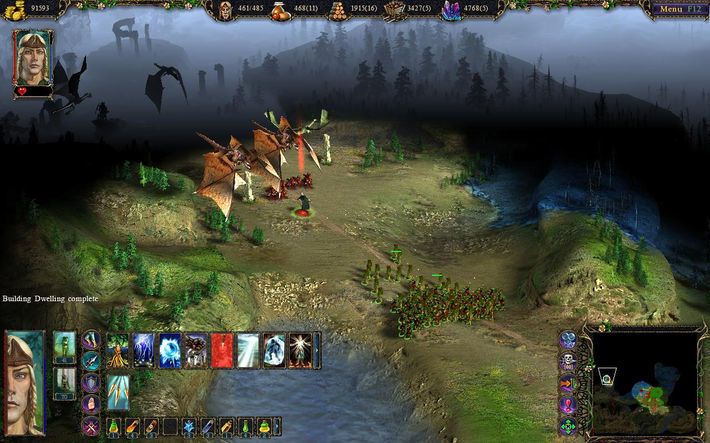Click the skull button beside the minimap

(x=567, y=360)
